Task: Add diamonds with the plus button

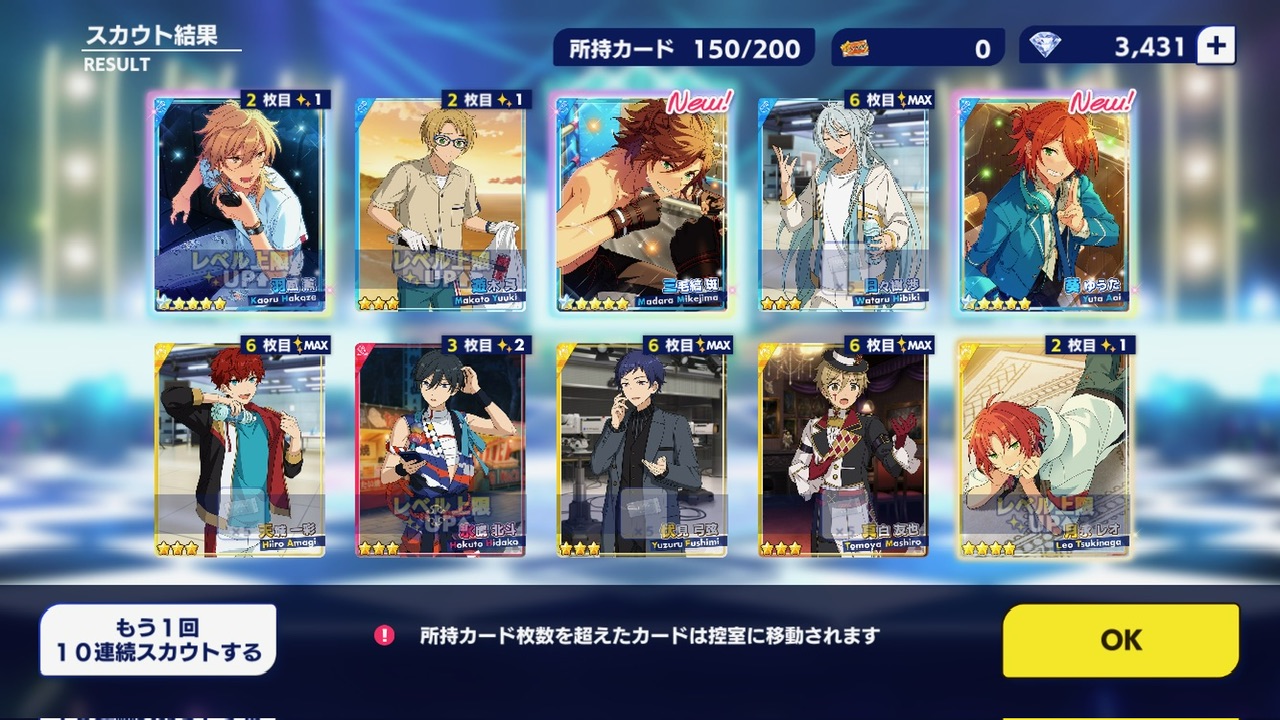Action: click(x=1216, y=46)
